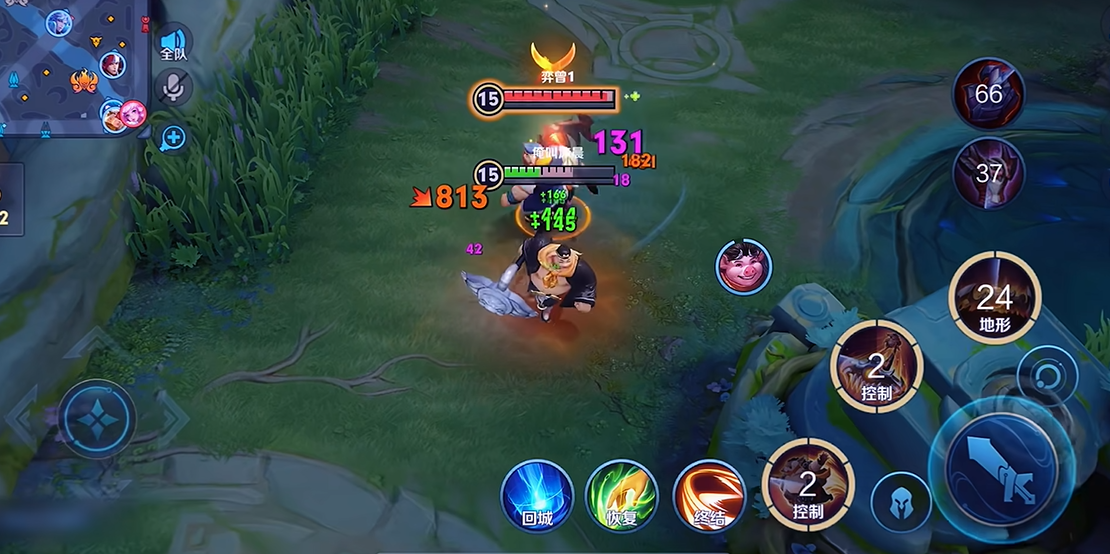Use the 回城 recall spell

[x=537, y=495]
